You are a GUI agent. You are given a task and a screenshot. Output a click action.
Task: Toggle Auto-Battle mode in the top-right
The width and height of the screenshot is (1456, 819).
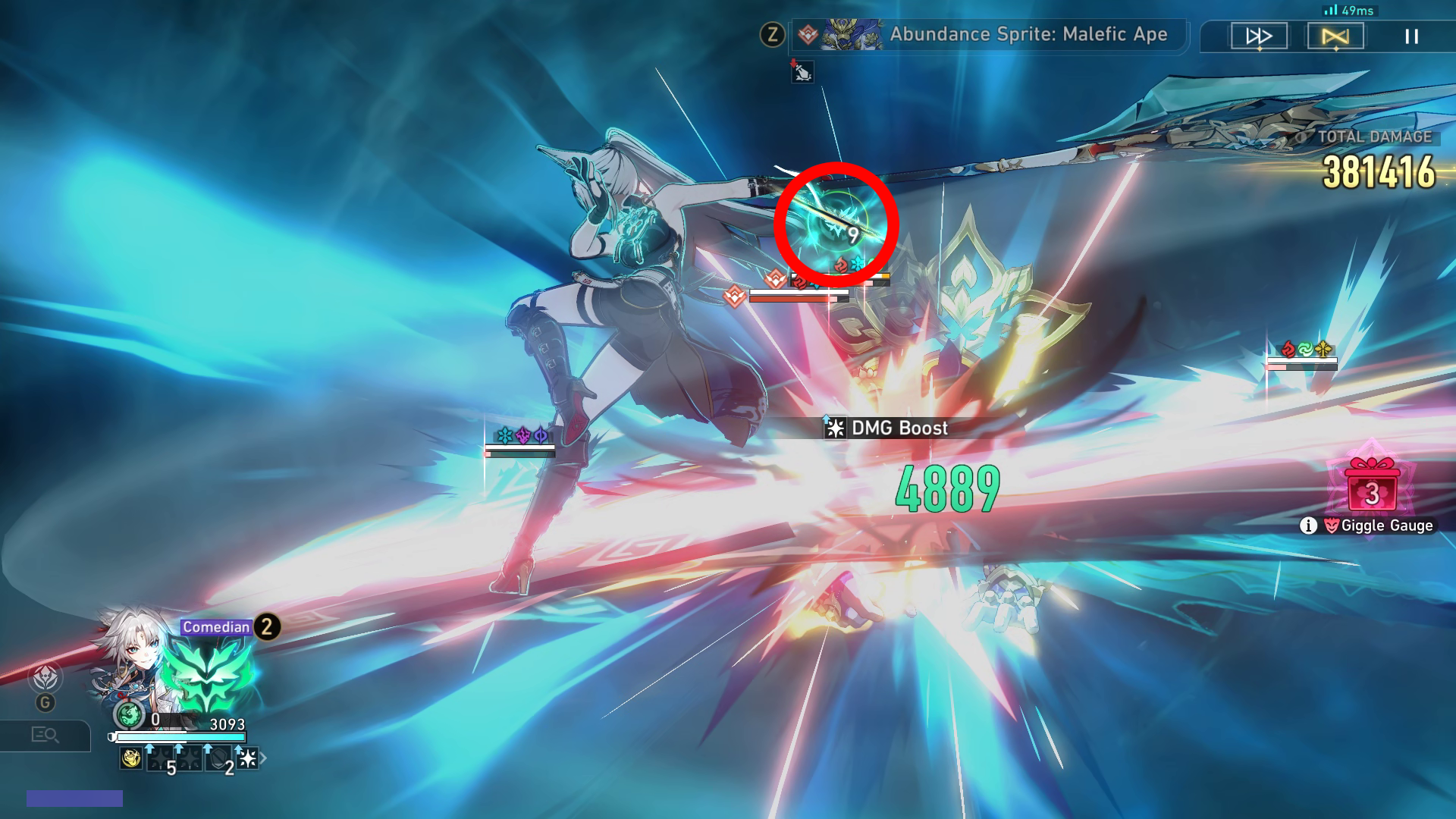[1336, 36]
